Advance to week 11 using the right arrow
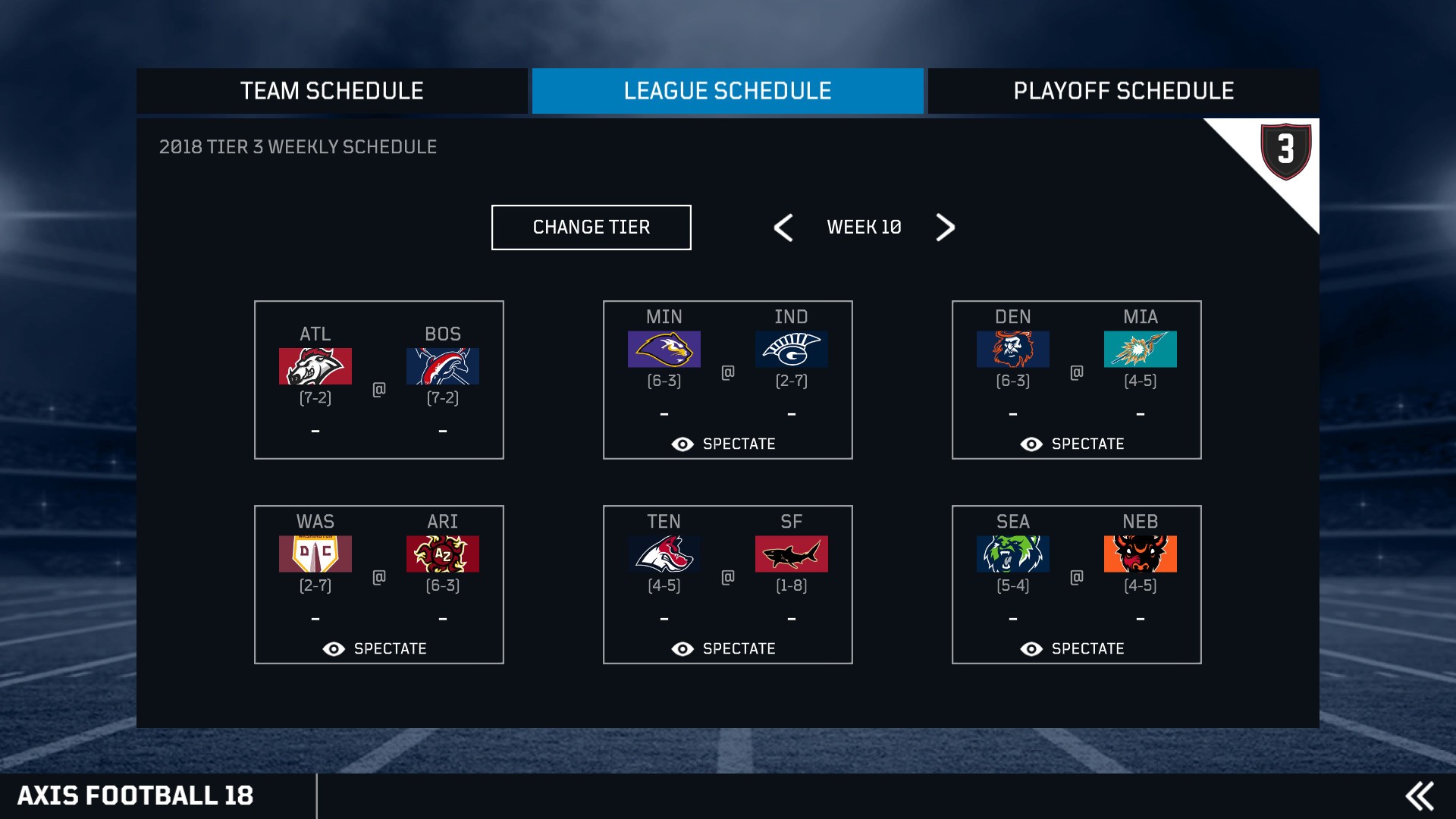The image size is (1456, 819). tap(945, 227)
